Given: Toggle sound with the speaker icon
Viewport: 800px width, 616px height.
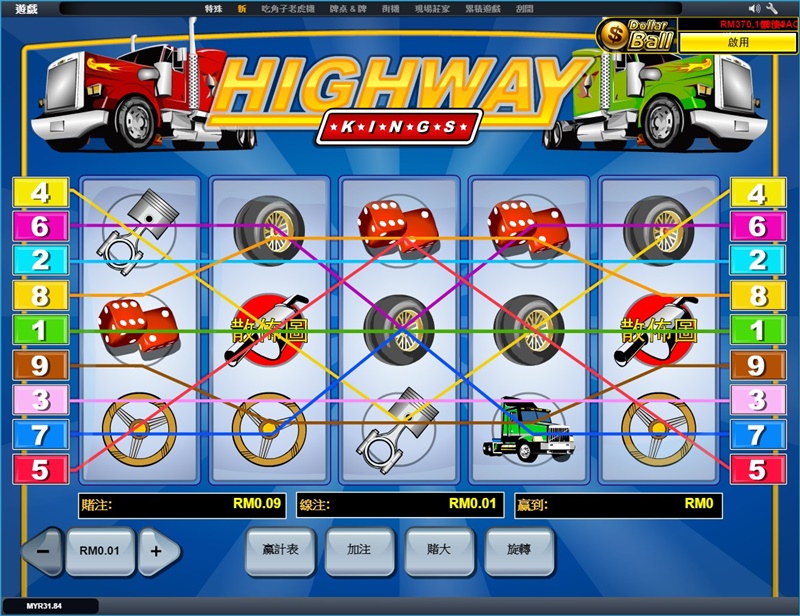Looking at the screenshot, I should pyautogui.click(x=753, y=9).
